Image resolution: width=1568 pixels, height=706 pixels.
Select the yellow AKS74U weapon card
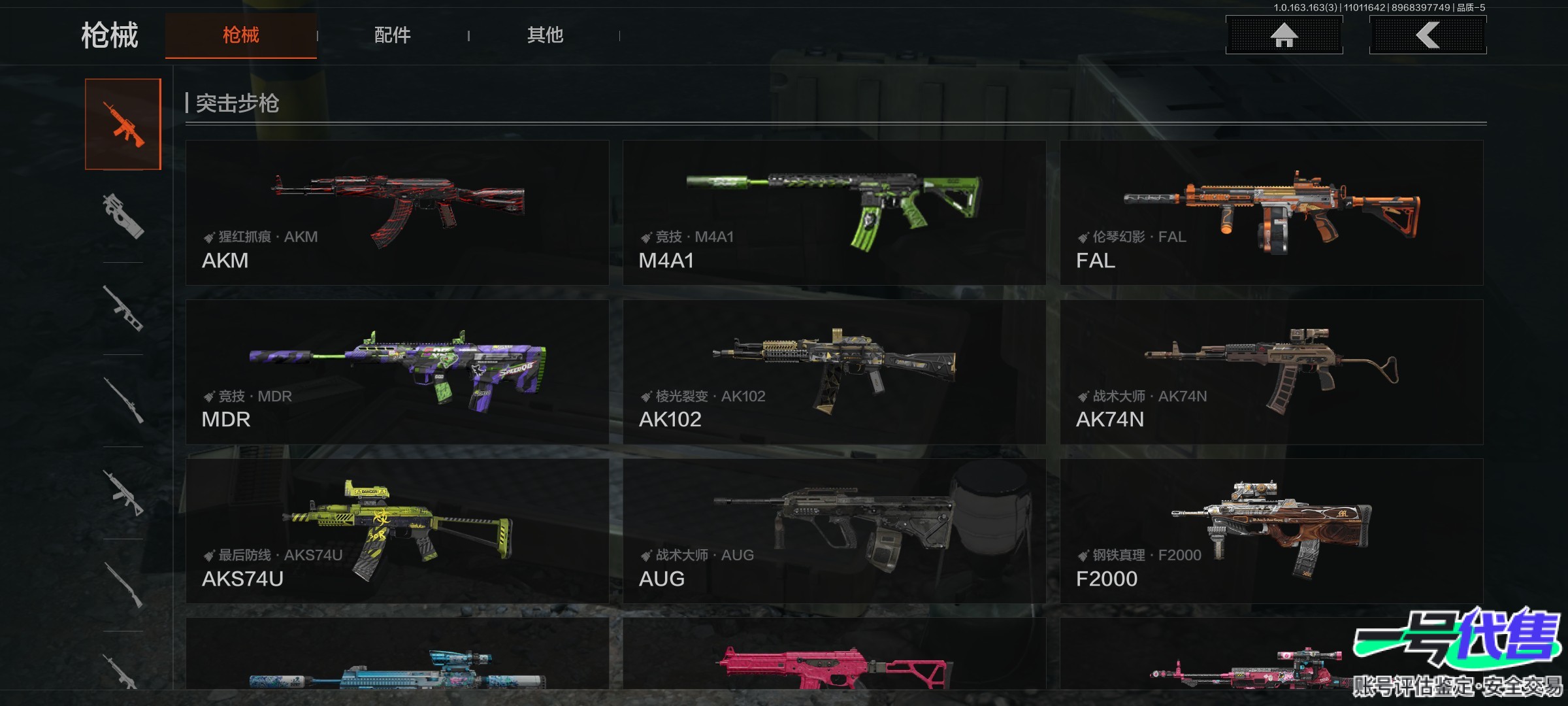click(397, 531)
